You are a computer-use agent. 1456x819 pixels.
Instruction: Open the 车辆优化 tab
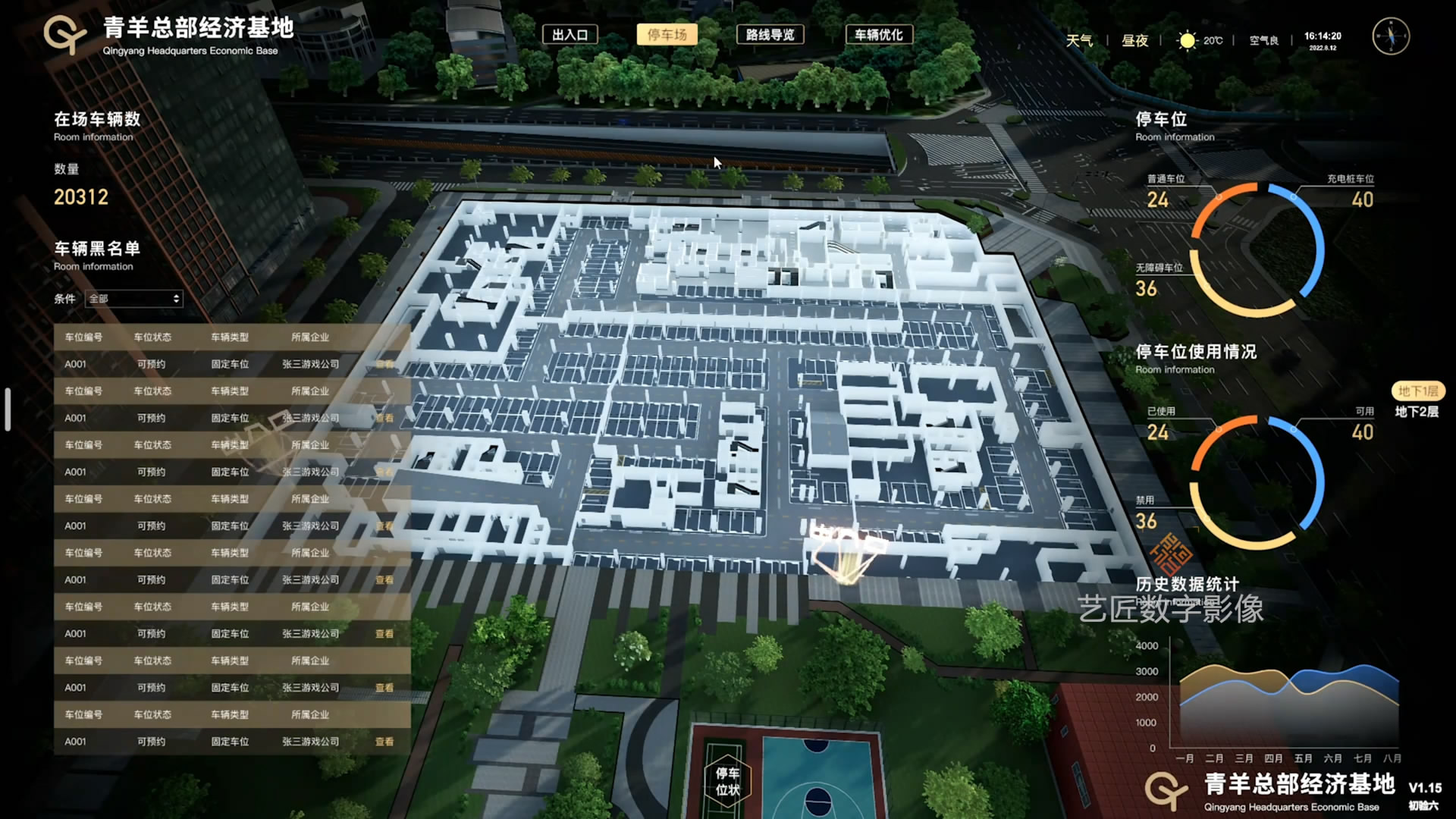coord(879,35)
